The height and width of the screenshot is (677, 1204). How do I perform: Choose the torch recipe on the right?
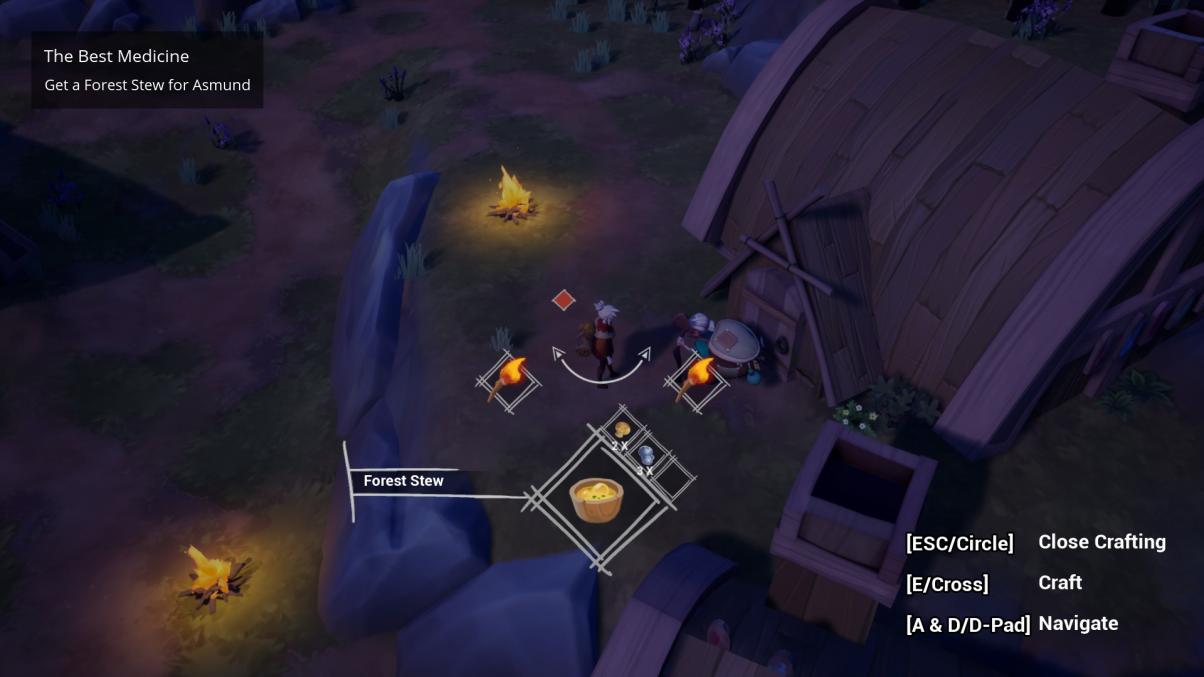pos(694,379)
